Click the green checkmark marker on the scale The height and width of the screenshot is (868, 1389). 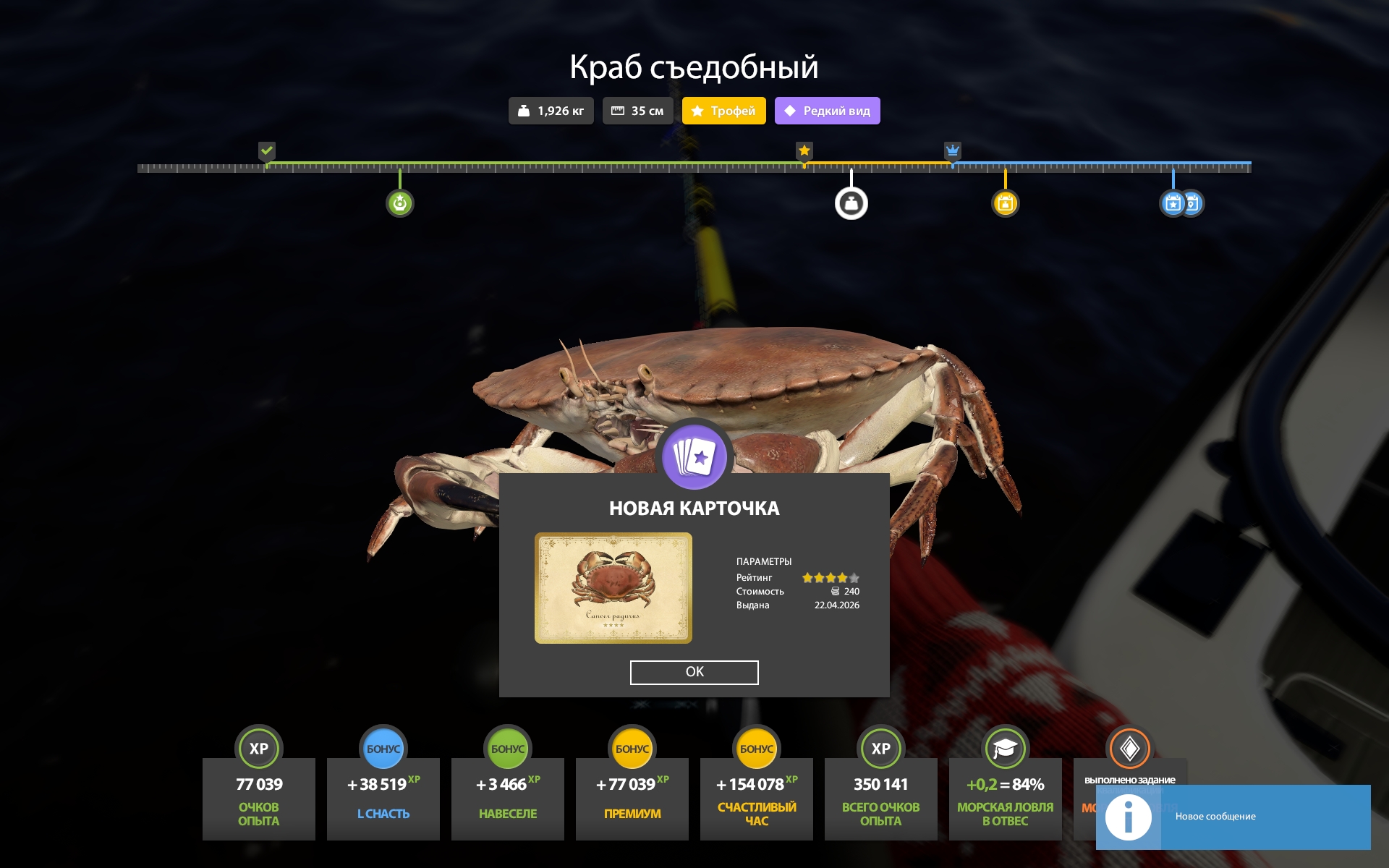(x=267, y=151)
